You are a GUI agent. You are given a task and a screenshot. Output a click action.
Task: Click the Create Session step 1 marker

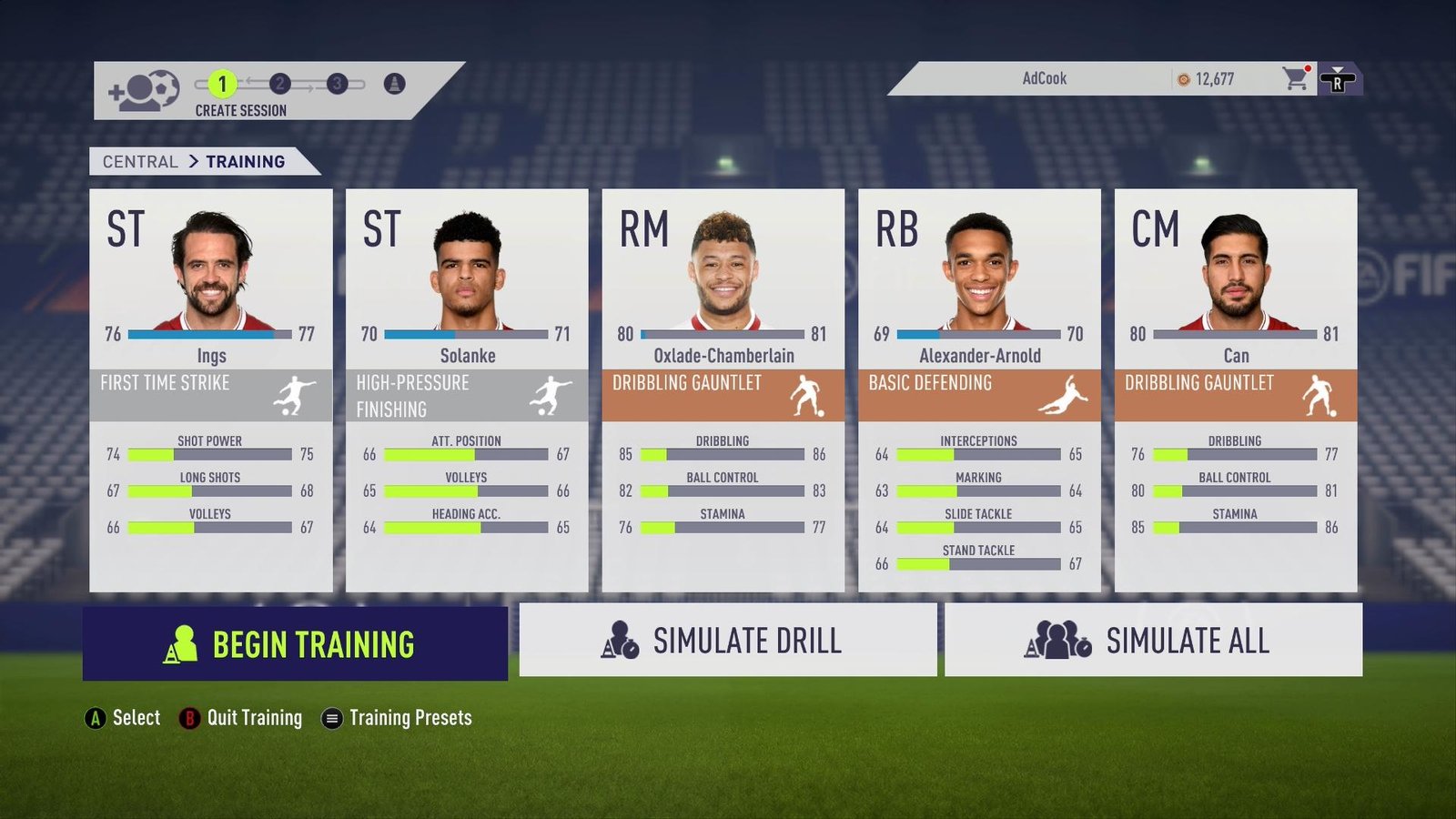(222, 84)
